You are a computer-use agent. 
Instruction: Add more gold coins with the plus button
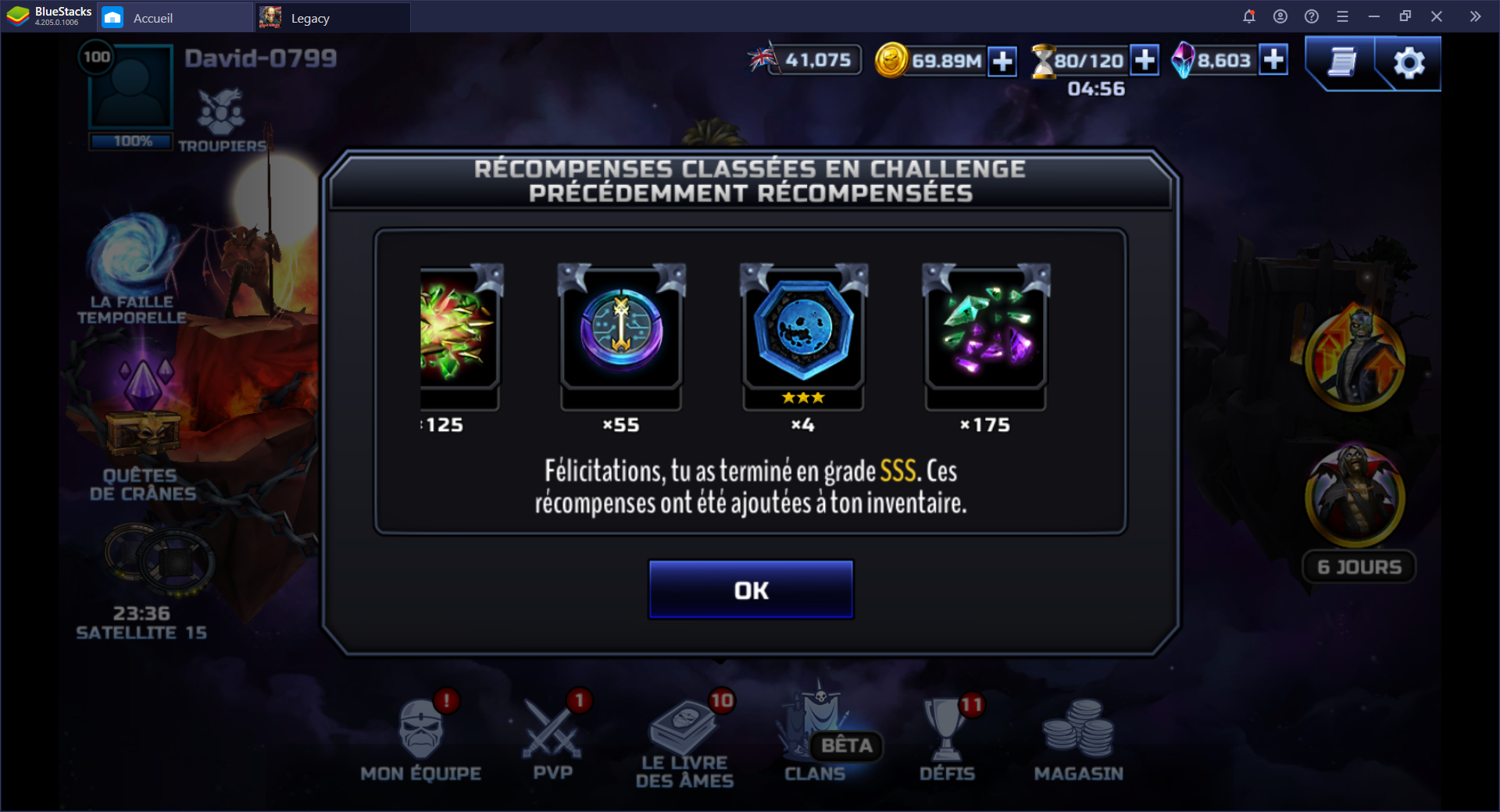(x=1002, y=61)
